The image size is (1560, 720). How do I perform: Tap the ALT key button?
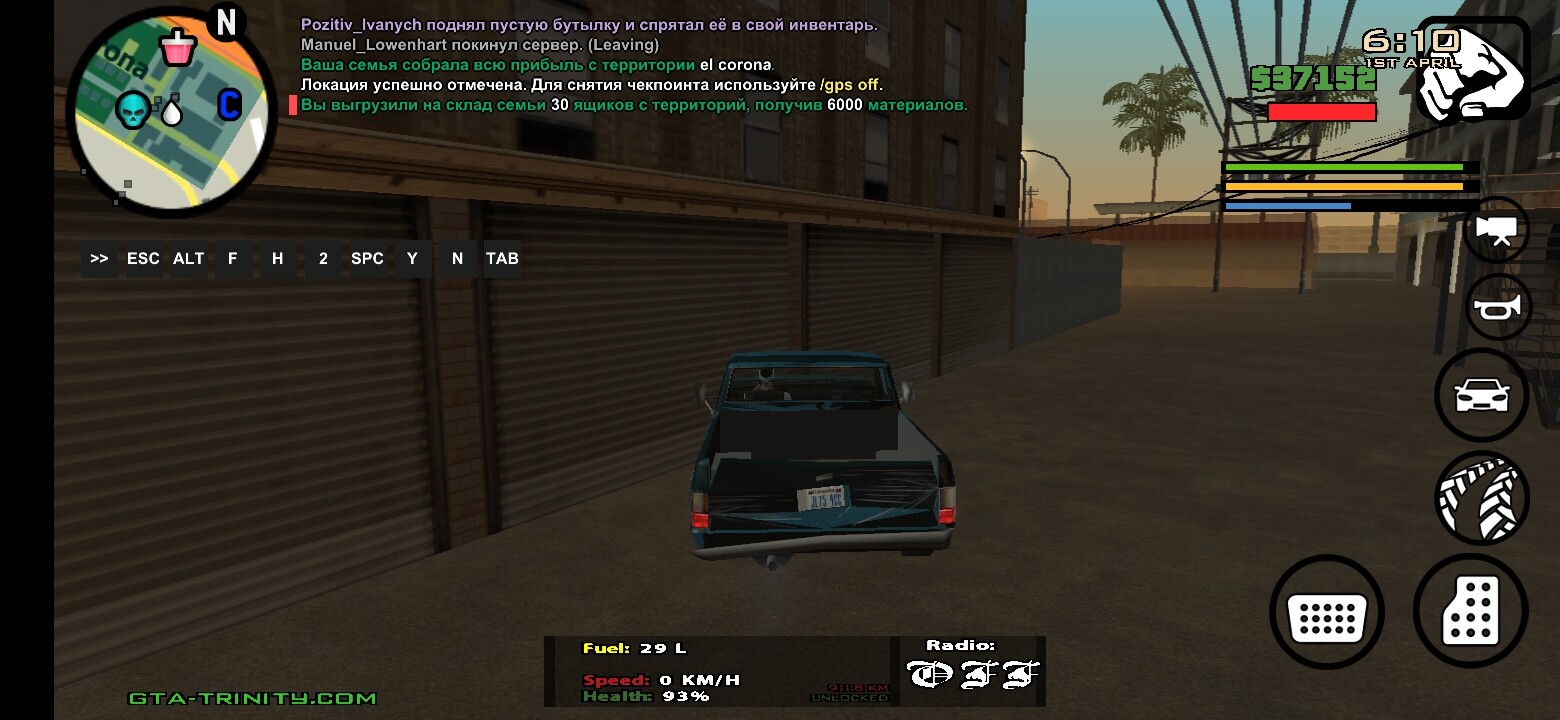pyautogui.click(x=188, y=258)
